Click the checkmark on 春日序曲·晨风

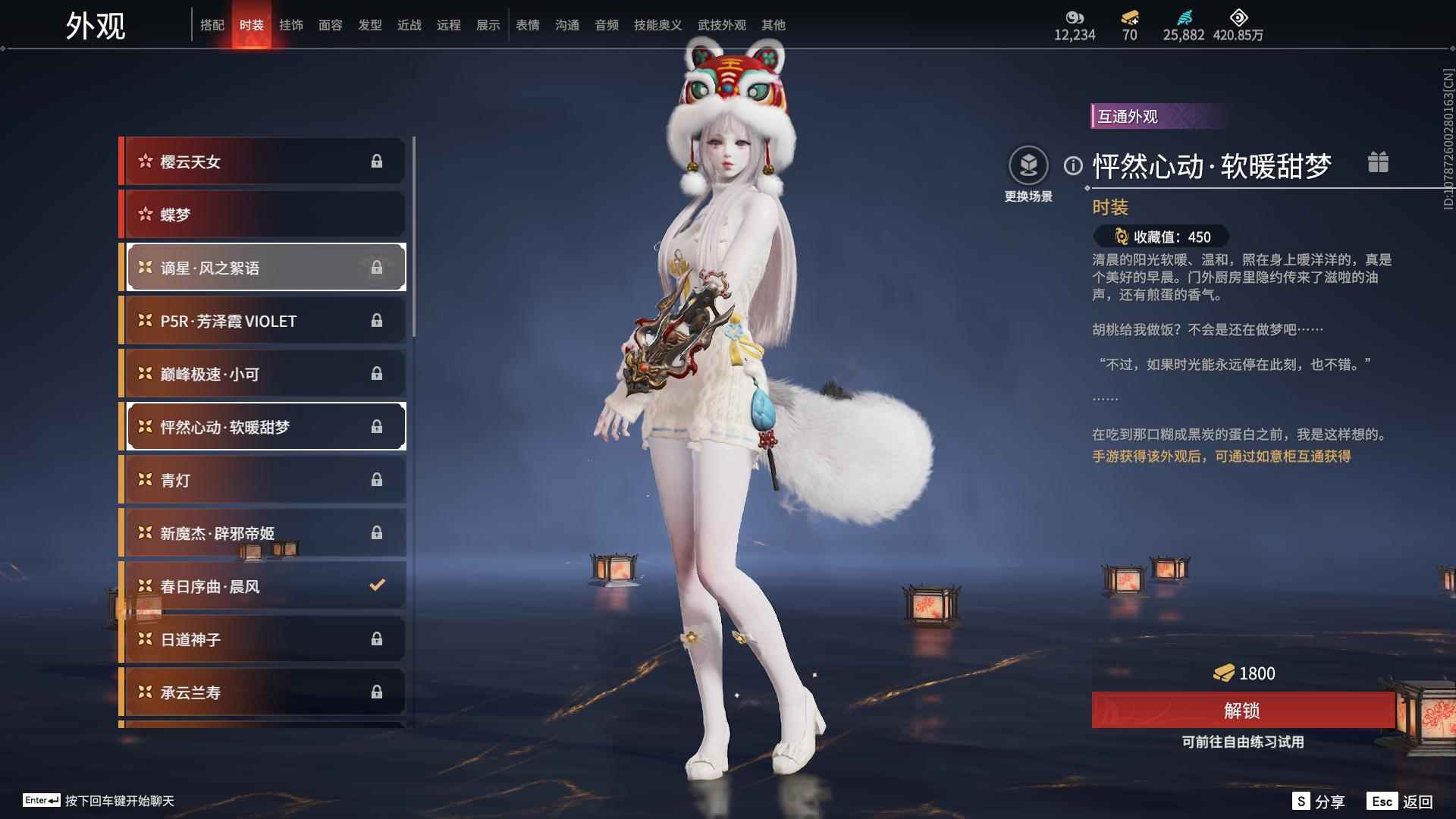[375, 585]
